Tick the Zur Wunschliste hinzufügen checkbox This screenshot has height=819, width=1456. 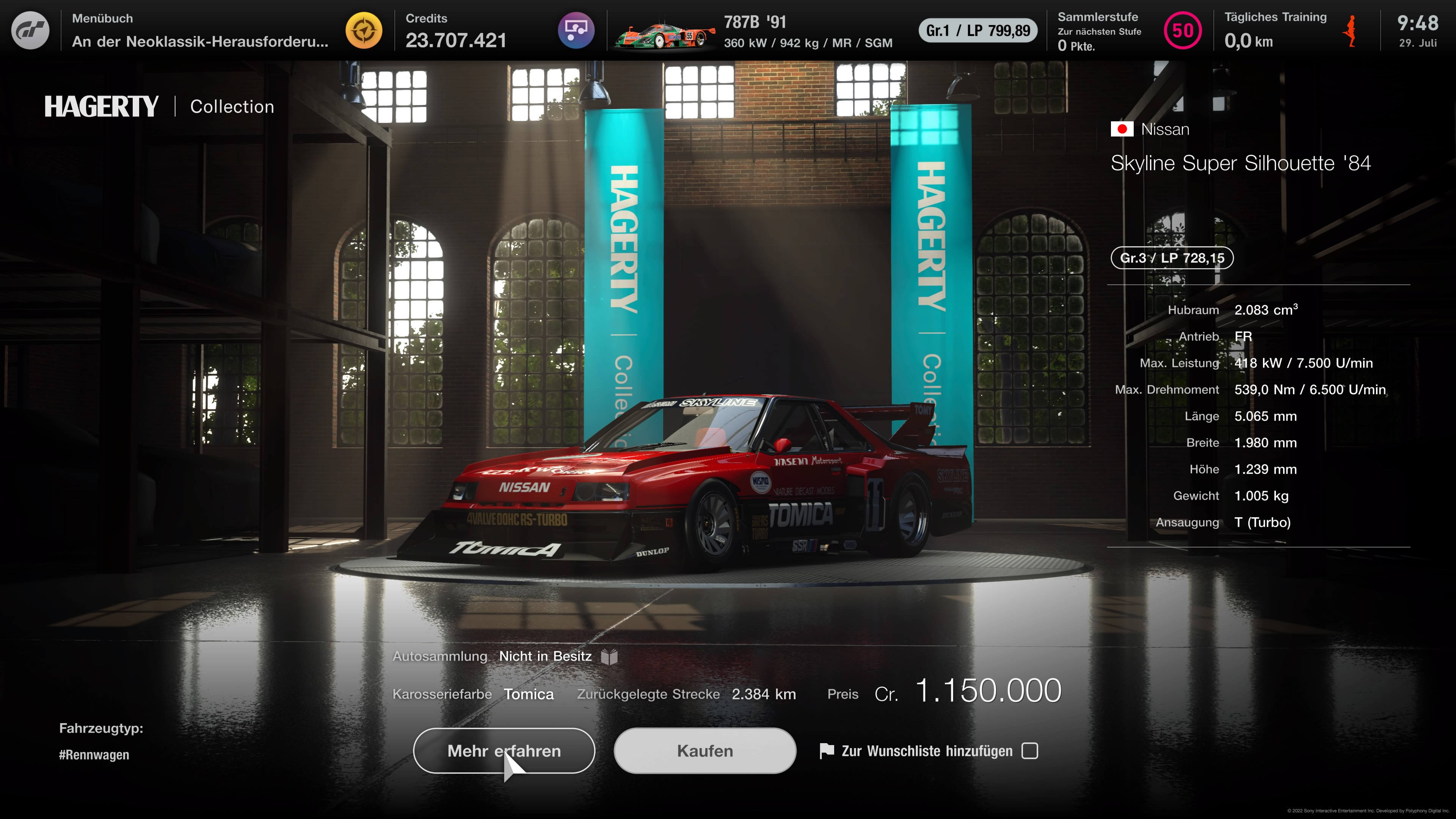tap(1030, 751)
